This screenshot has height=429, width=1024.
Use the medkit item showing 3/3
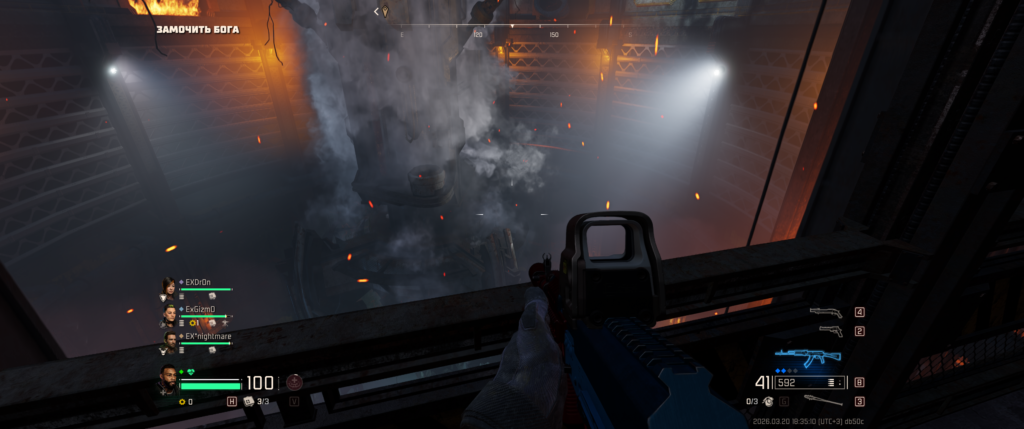pos(249,401)
